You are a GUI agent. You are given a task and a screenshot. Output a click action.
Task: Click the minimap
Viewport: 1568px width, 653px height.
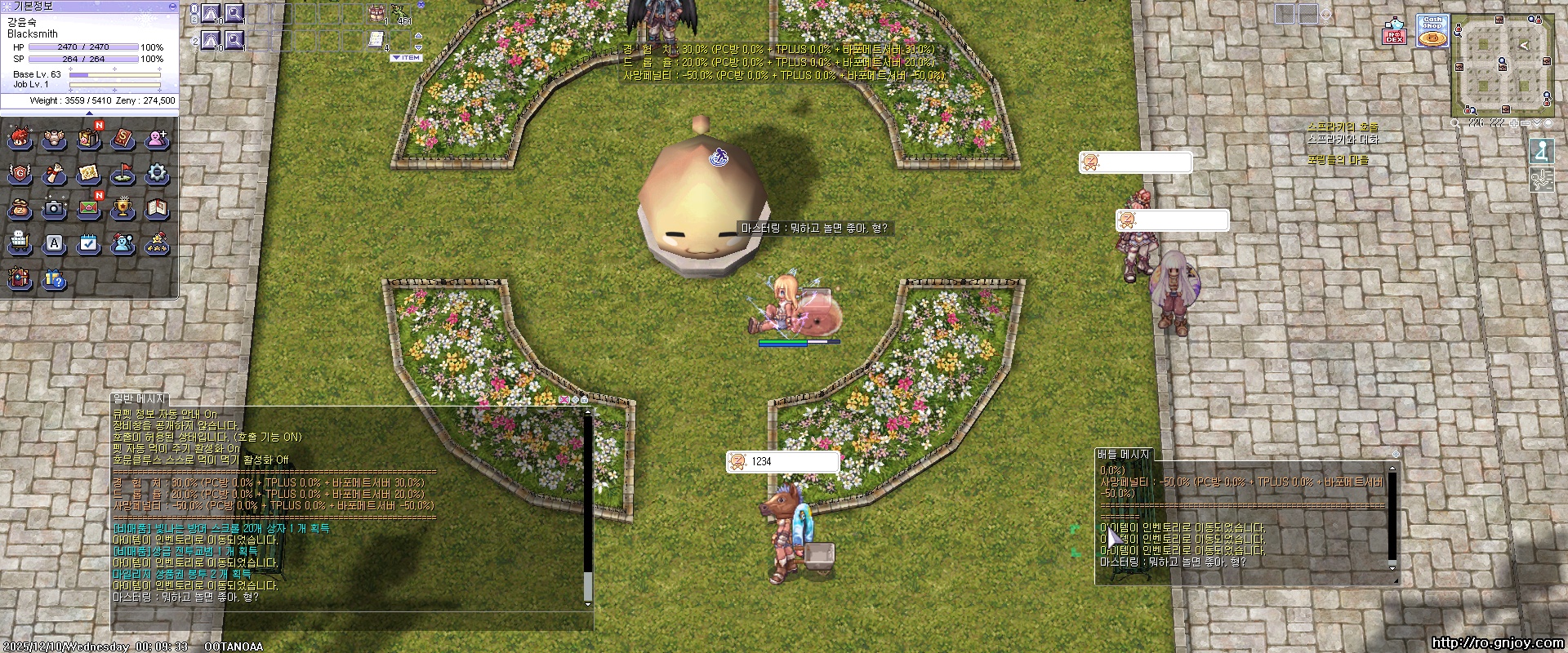[x=1502, y=65]
